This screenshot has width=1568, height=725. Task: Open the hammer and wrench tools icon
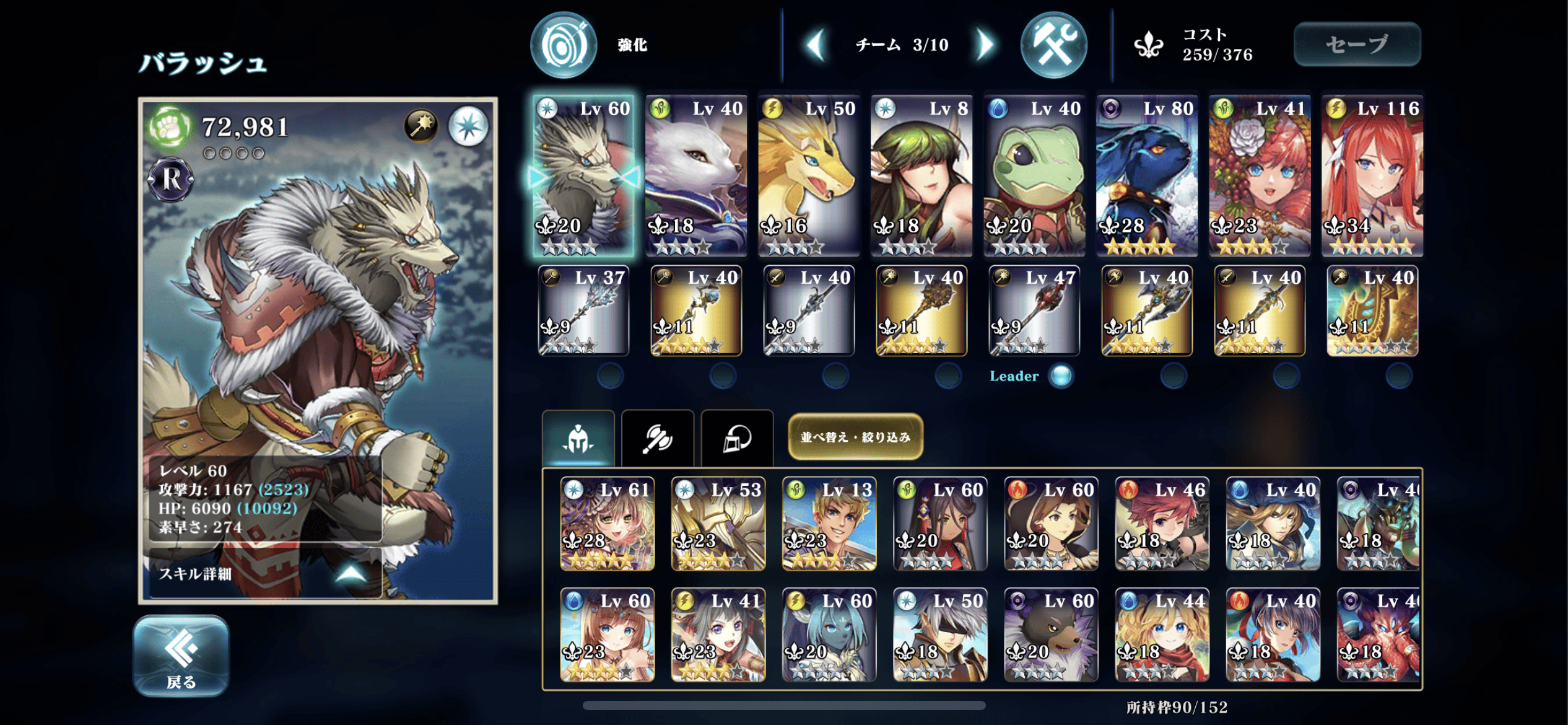(x=1053, y=45)
